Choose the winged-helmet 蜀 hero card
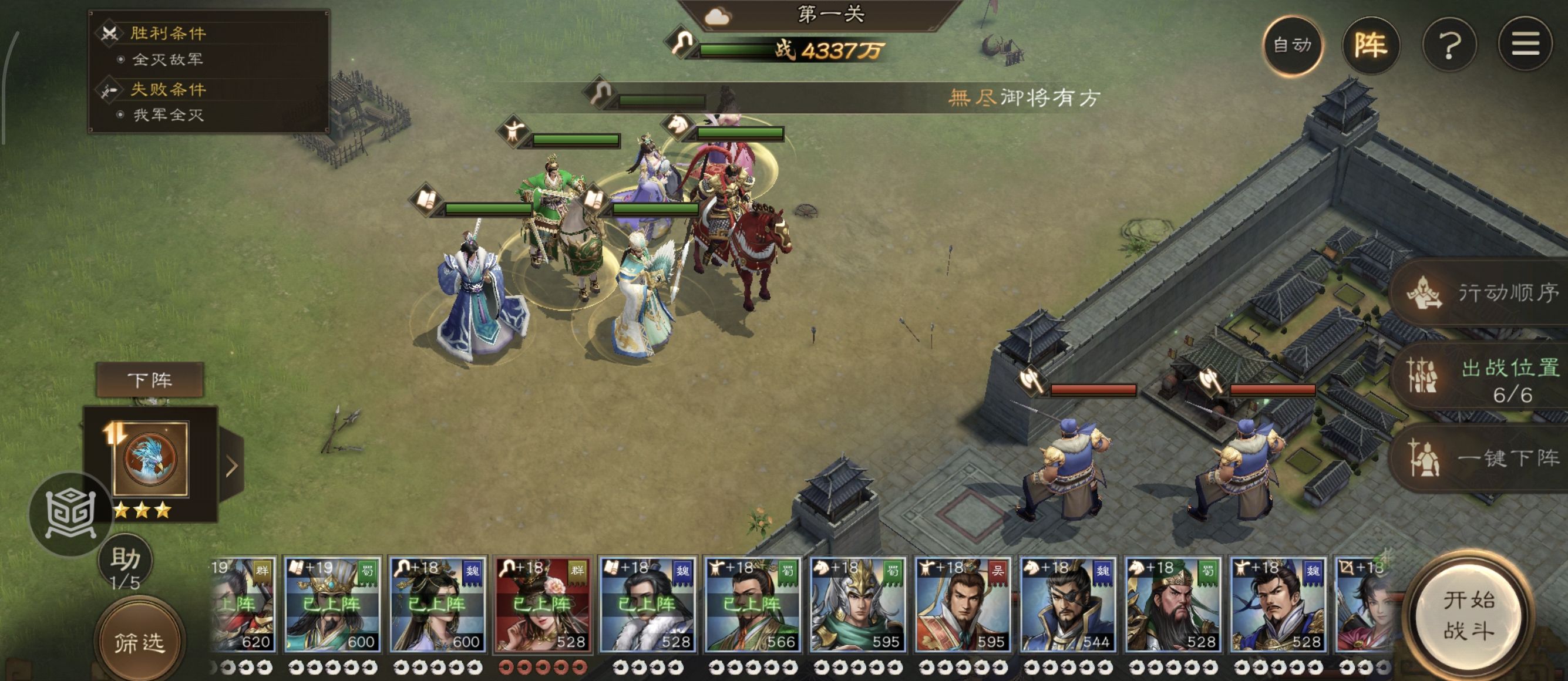The image size is (1568, 681). (x=857, y=604)
